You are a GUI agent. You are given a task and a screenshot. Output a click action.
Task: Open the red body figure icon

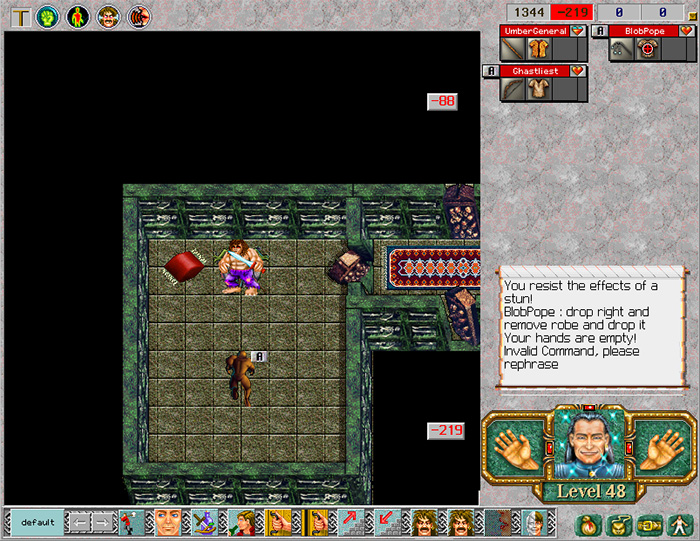(x=77, y=15)
